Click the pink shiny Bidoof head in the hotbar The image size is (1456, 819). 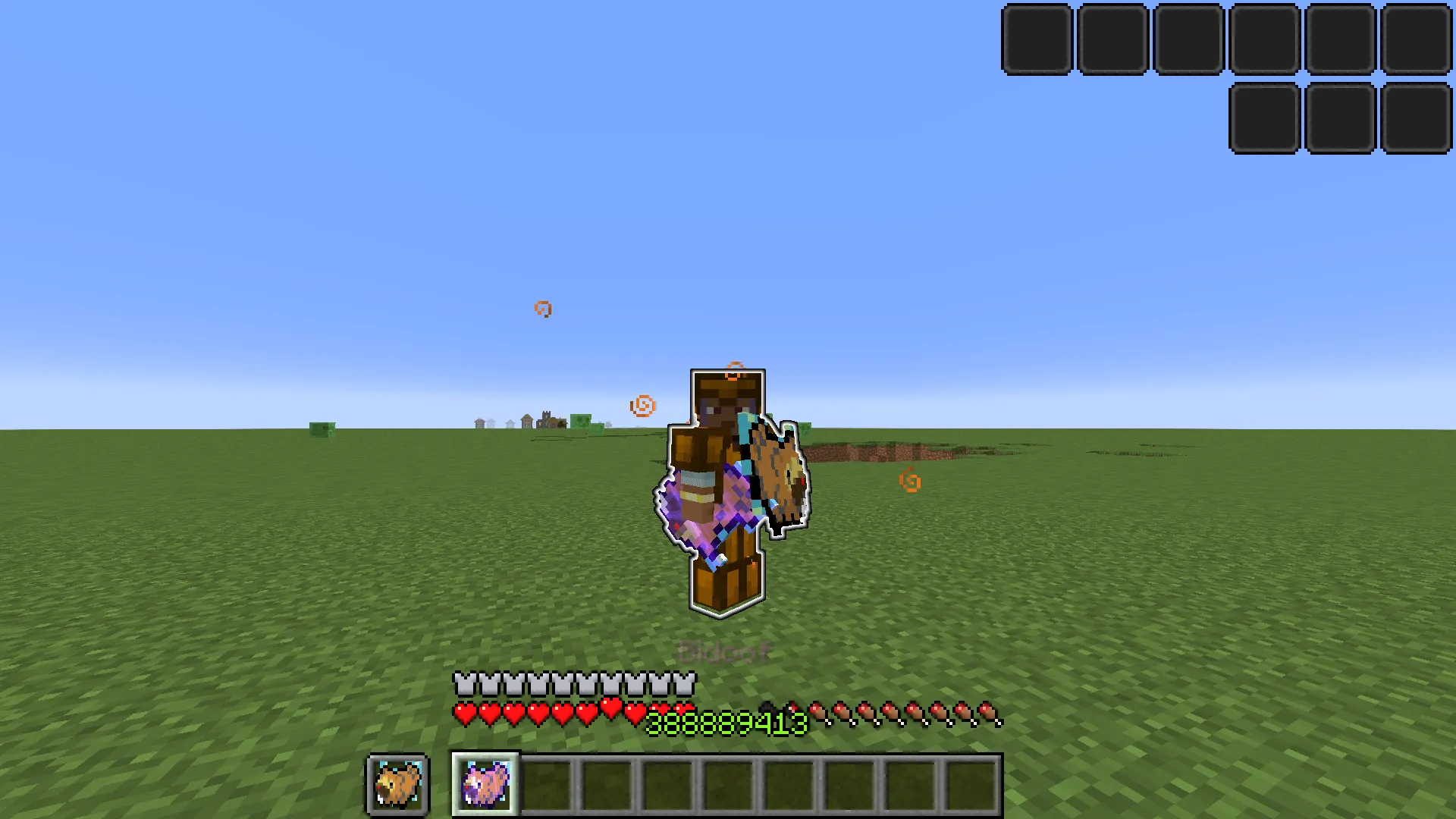[485, 785]
